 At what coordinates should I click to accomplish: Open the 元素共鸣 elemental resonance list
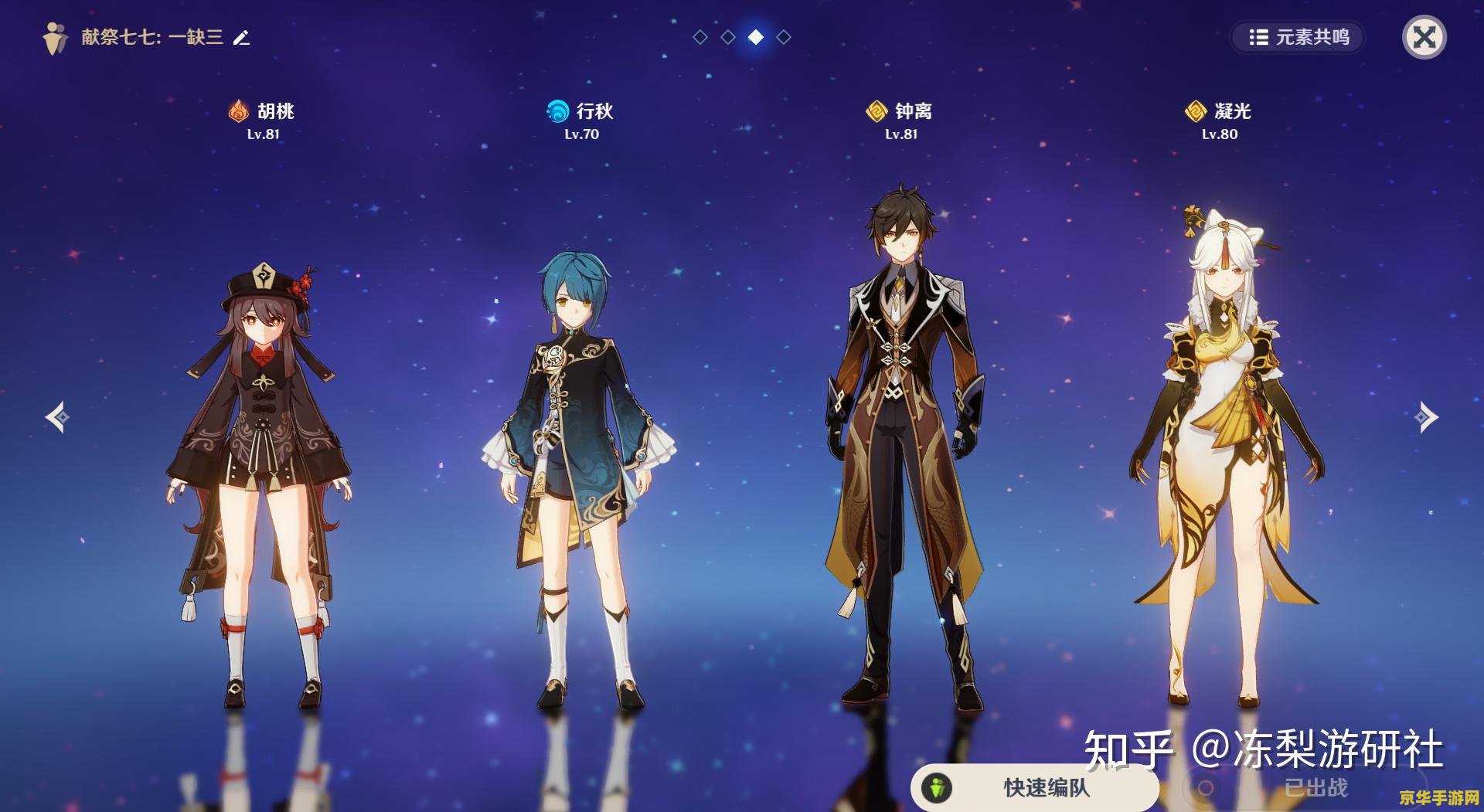pos(1298,37)
